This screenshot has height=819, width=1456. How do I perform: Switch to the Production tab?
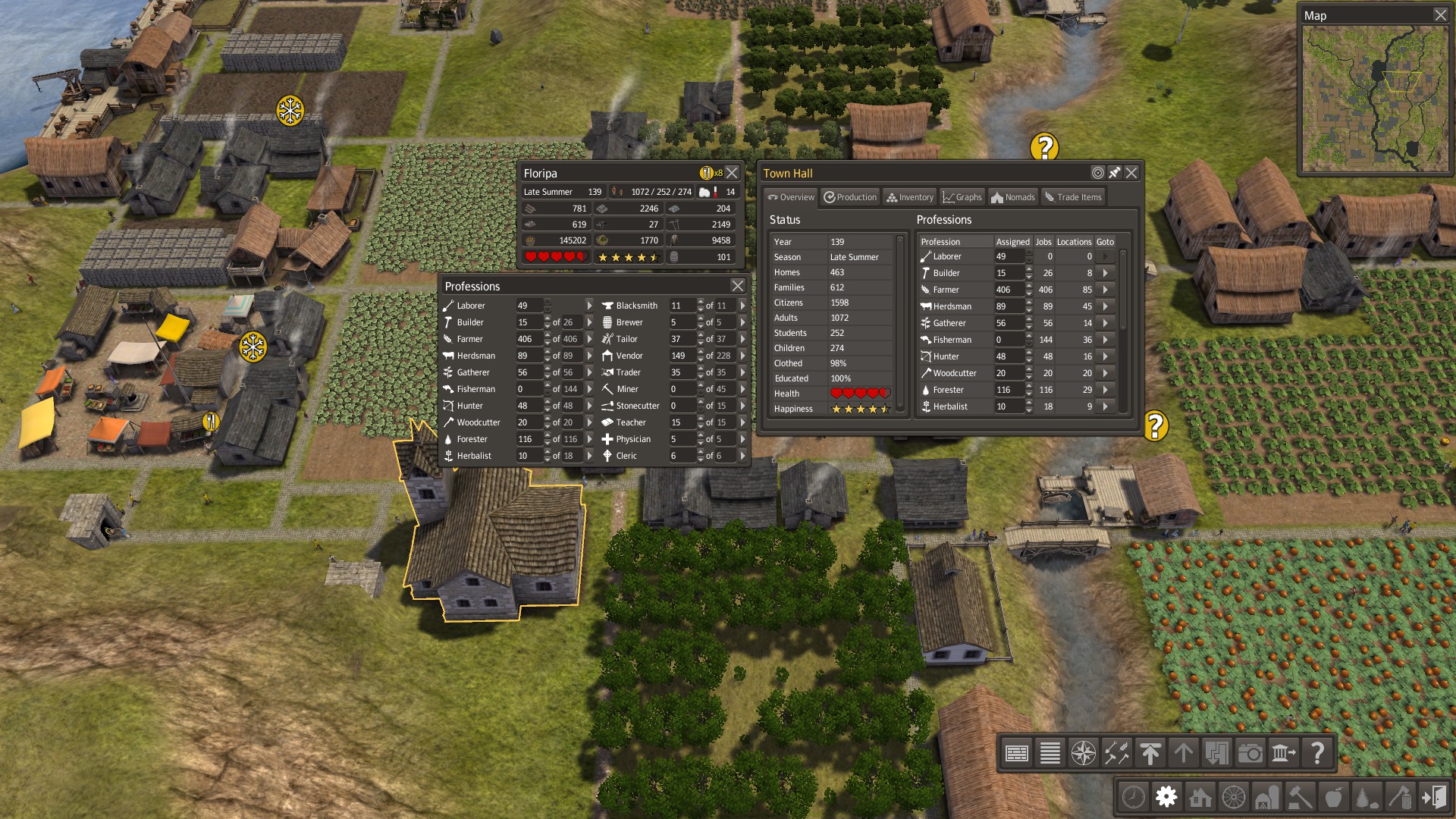click(850, 197)
